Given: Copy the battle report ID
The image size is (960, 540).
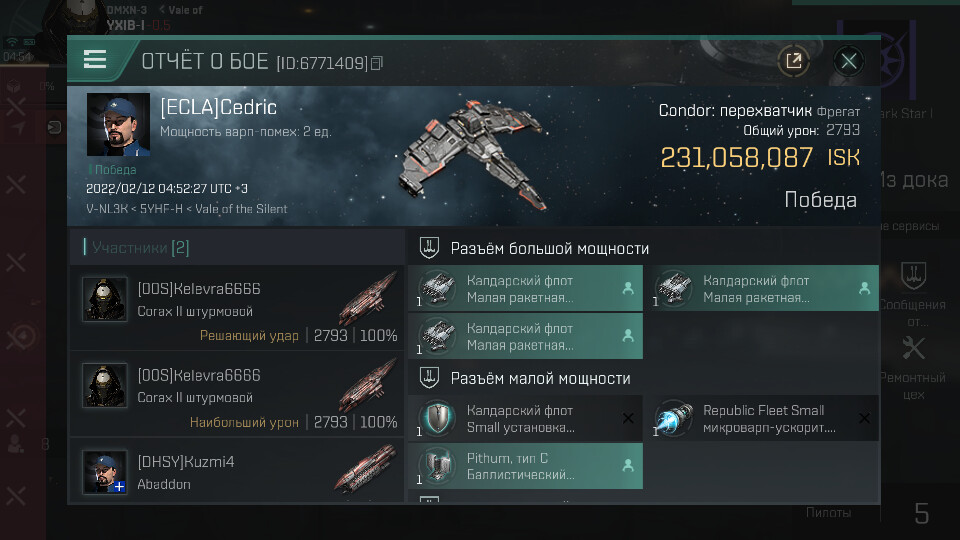Looking at the screenshot, I should (377, 64).
